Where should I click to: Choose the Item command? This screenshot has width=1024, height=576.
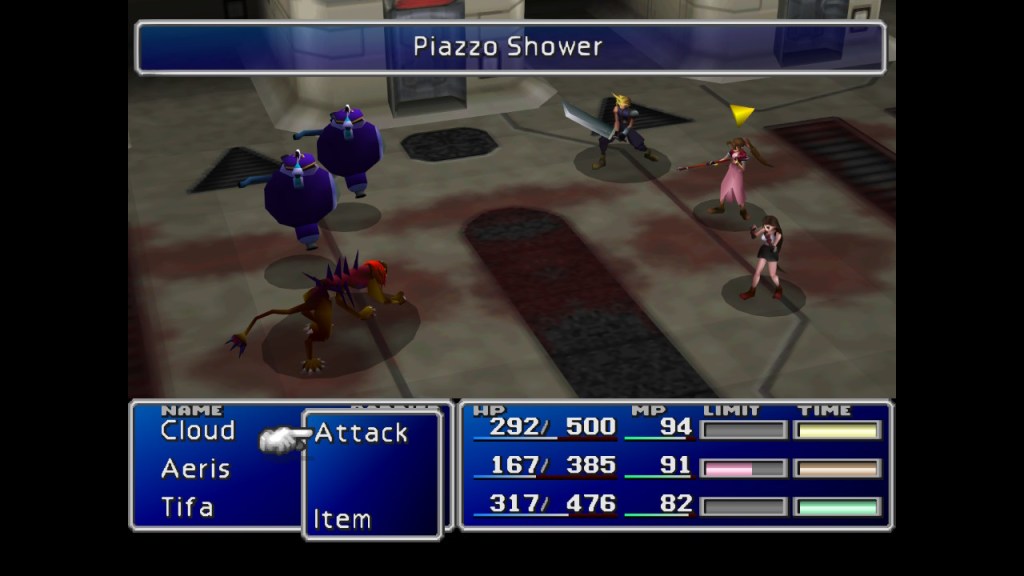(x=342, y=519)
